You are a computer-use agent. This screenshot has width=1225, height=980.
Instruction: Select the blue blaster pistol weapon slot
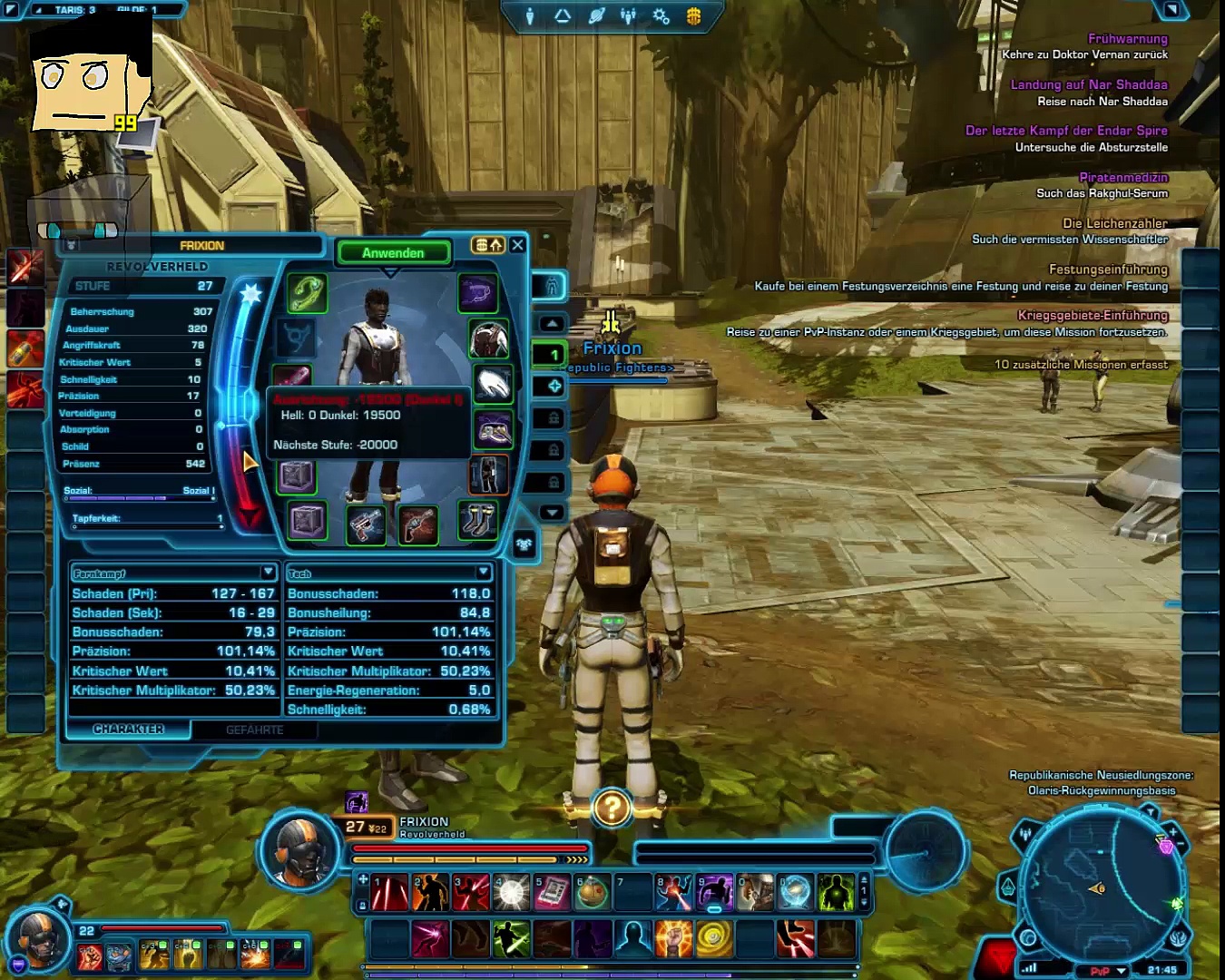click(366, 524)
